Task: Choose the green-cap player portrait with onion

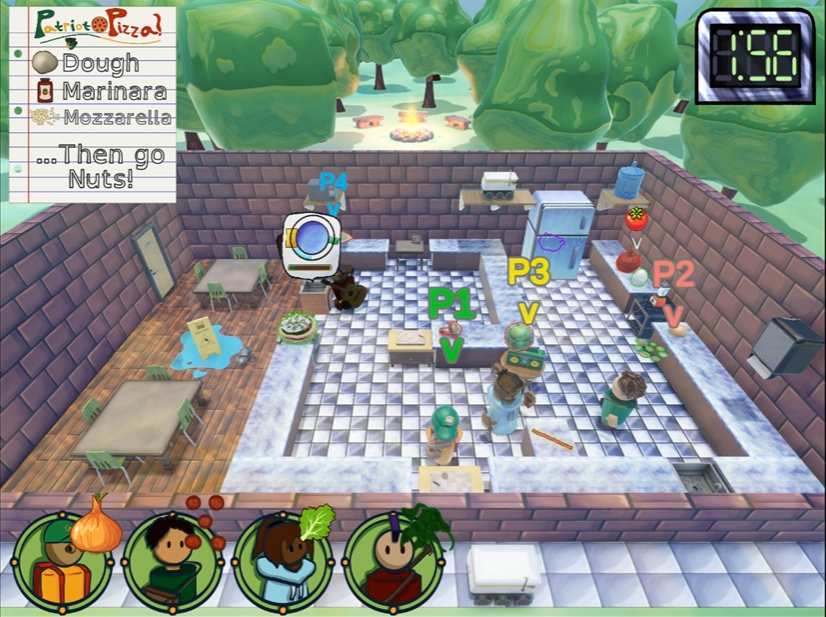Action: (63, 562)
